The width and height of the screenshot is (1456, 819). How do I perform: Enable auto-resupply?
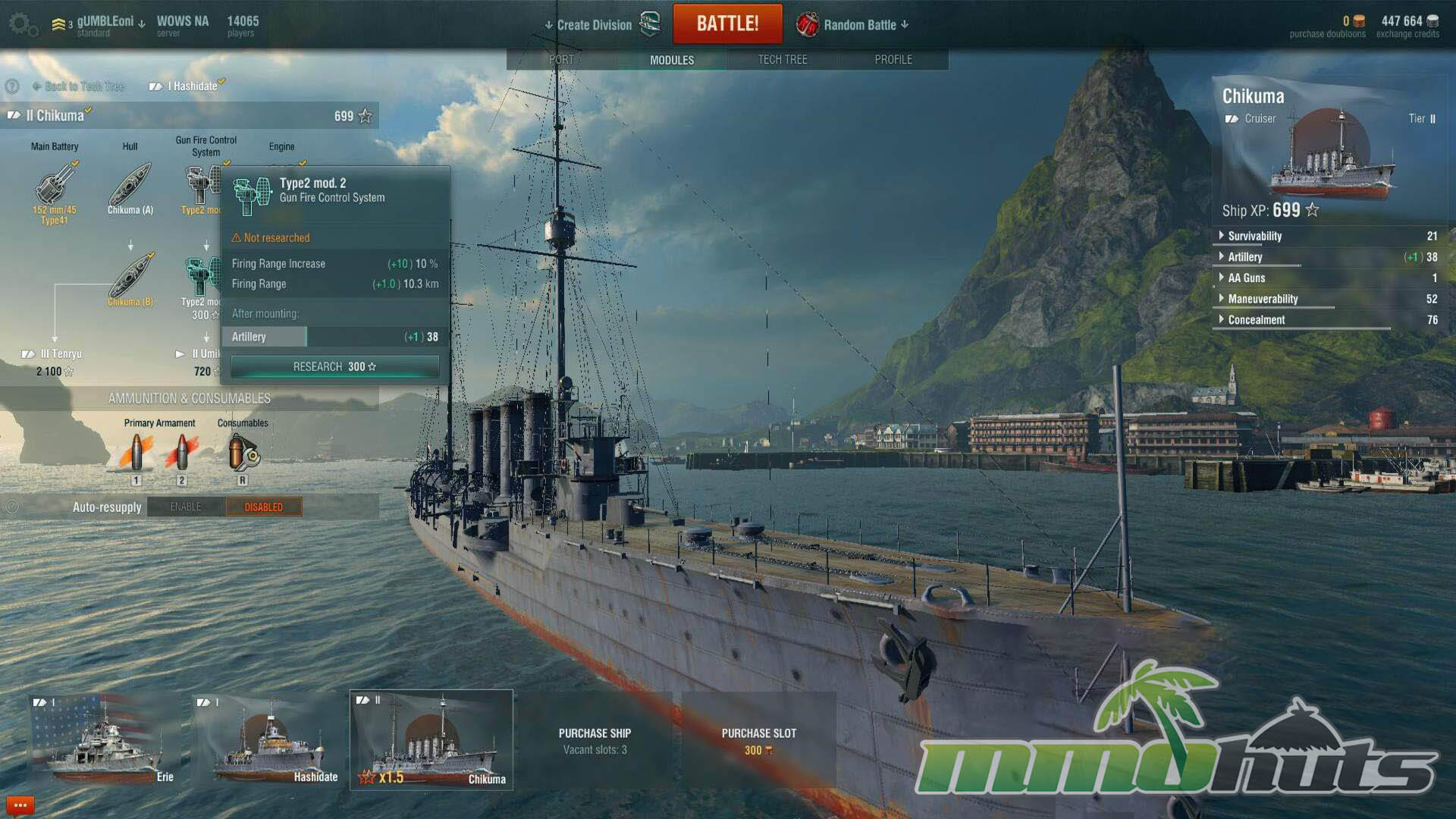[186, 507]
